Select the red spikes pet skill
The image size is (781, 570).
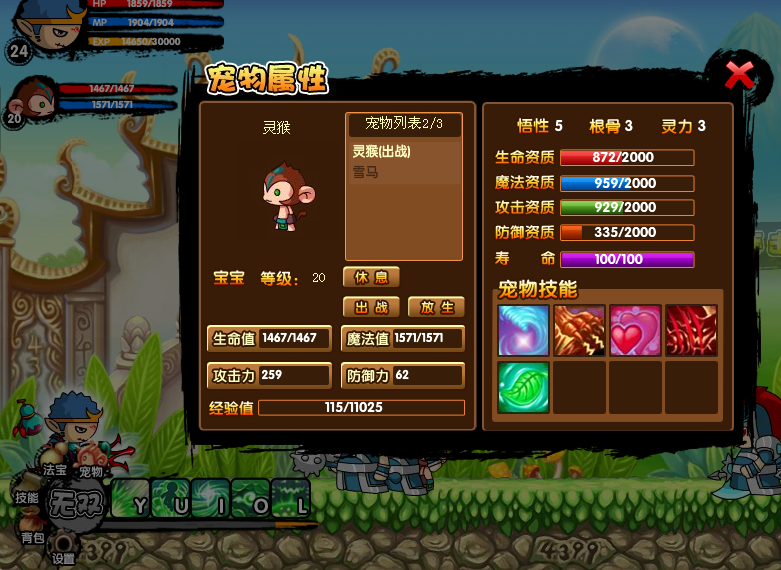691,331
